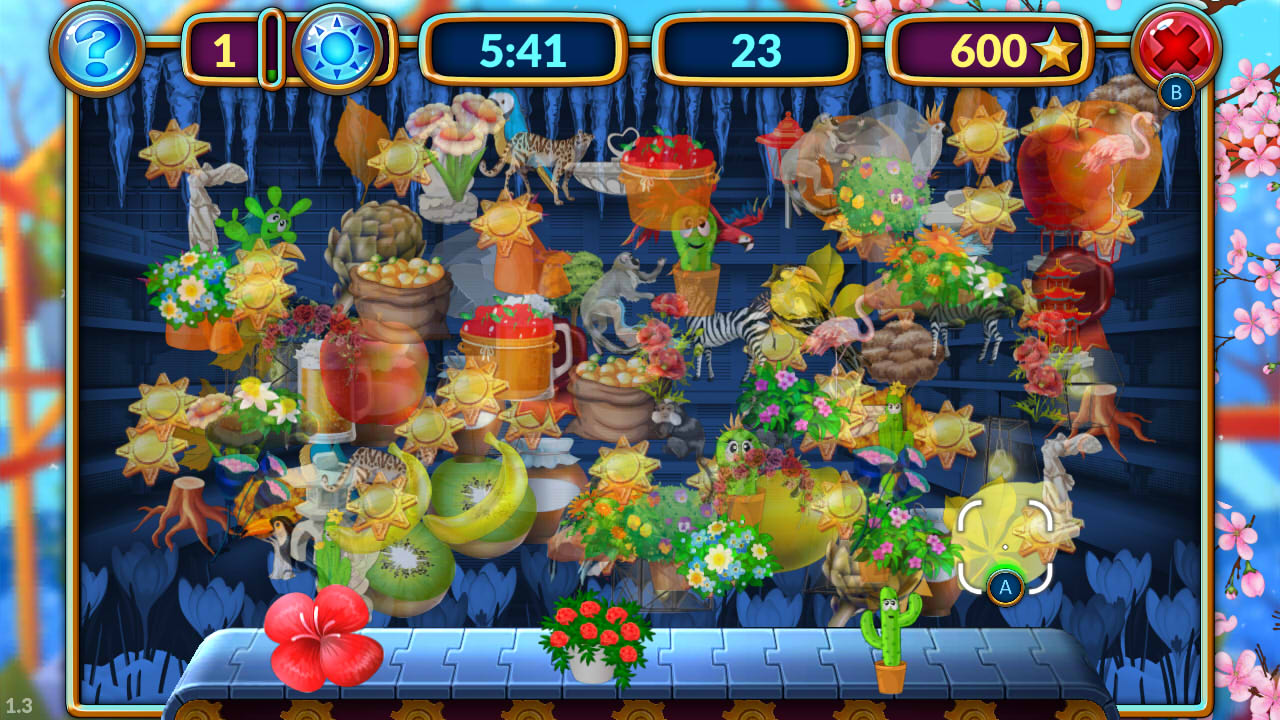Viewport: 1280px width, 720px height.
Task: Click the blue question mark hint icon
Action: point(93,49)
